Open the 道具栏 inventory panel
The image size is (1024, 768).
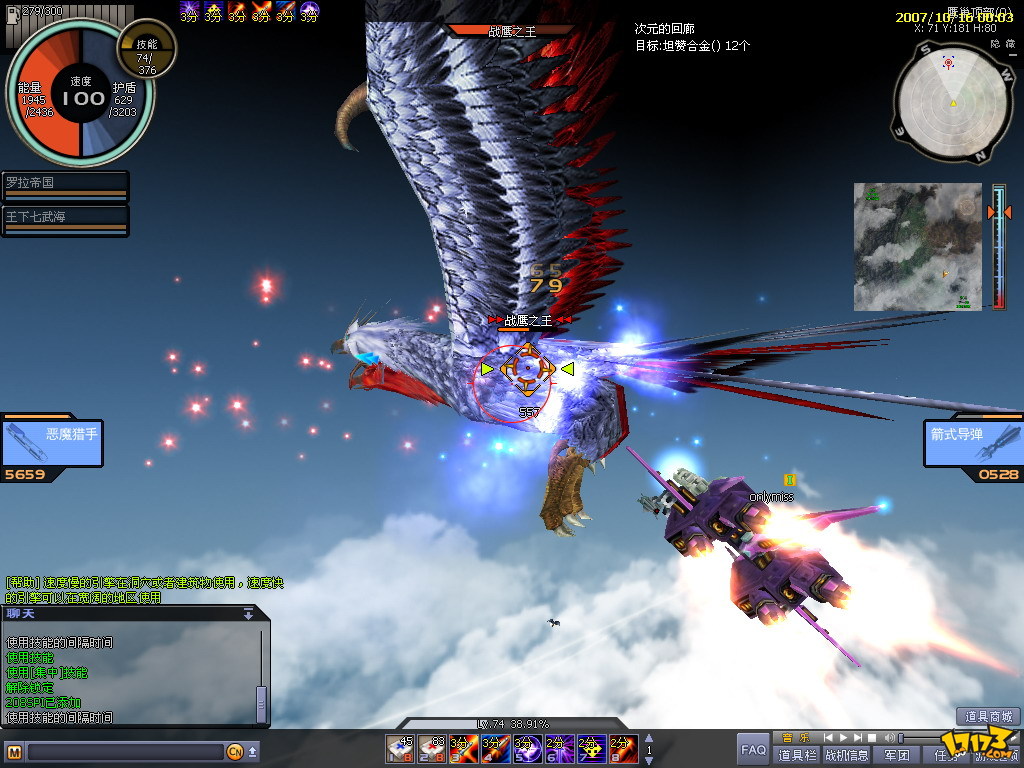pos(797,755)
